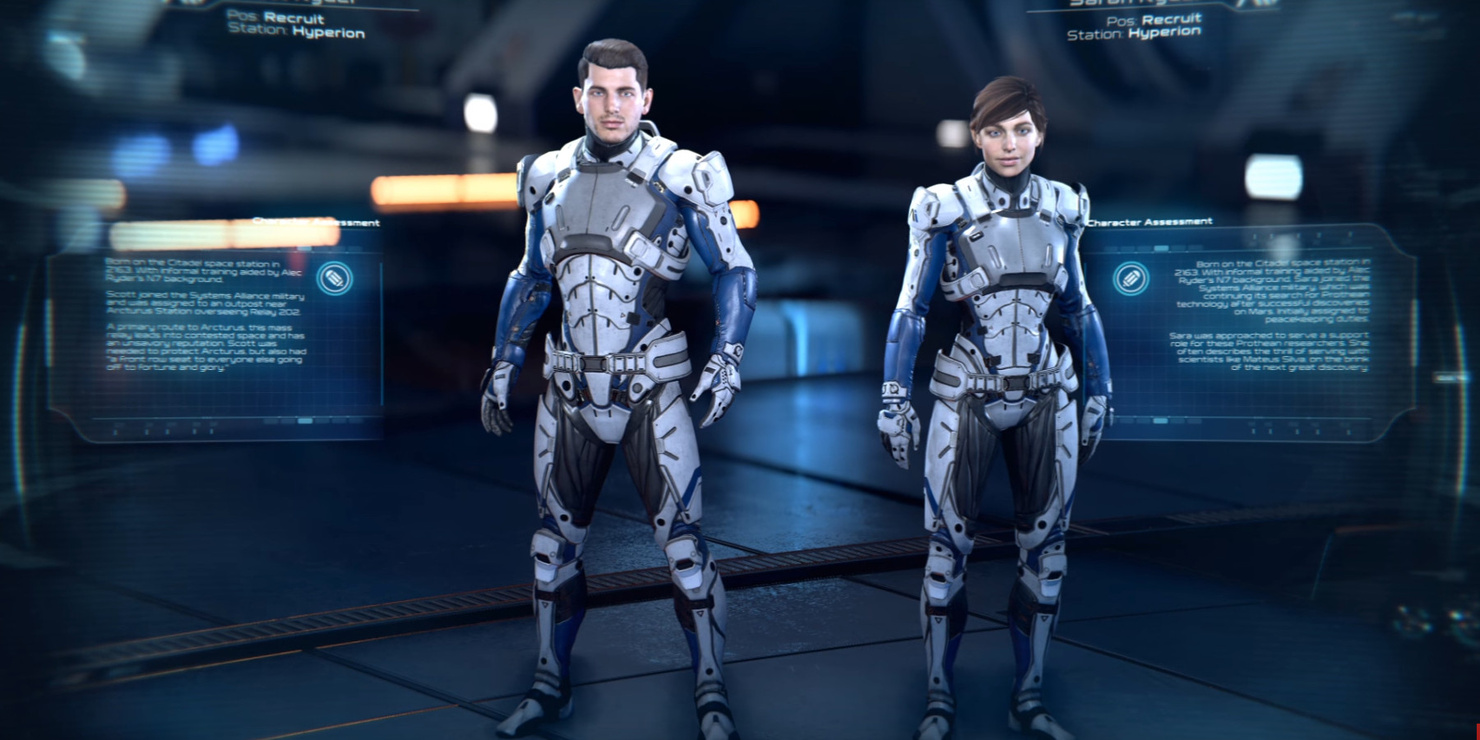The width and height of the screenshot is (1480, 740).
Task: Click the Character Assessment header icon on the right
Action: (x=1150, y=220)
